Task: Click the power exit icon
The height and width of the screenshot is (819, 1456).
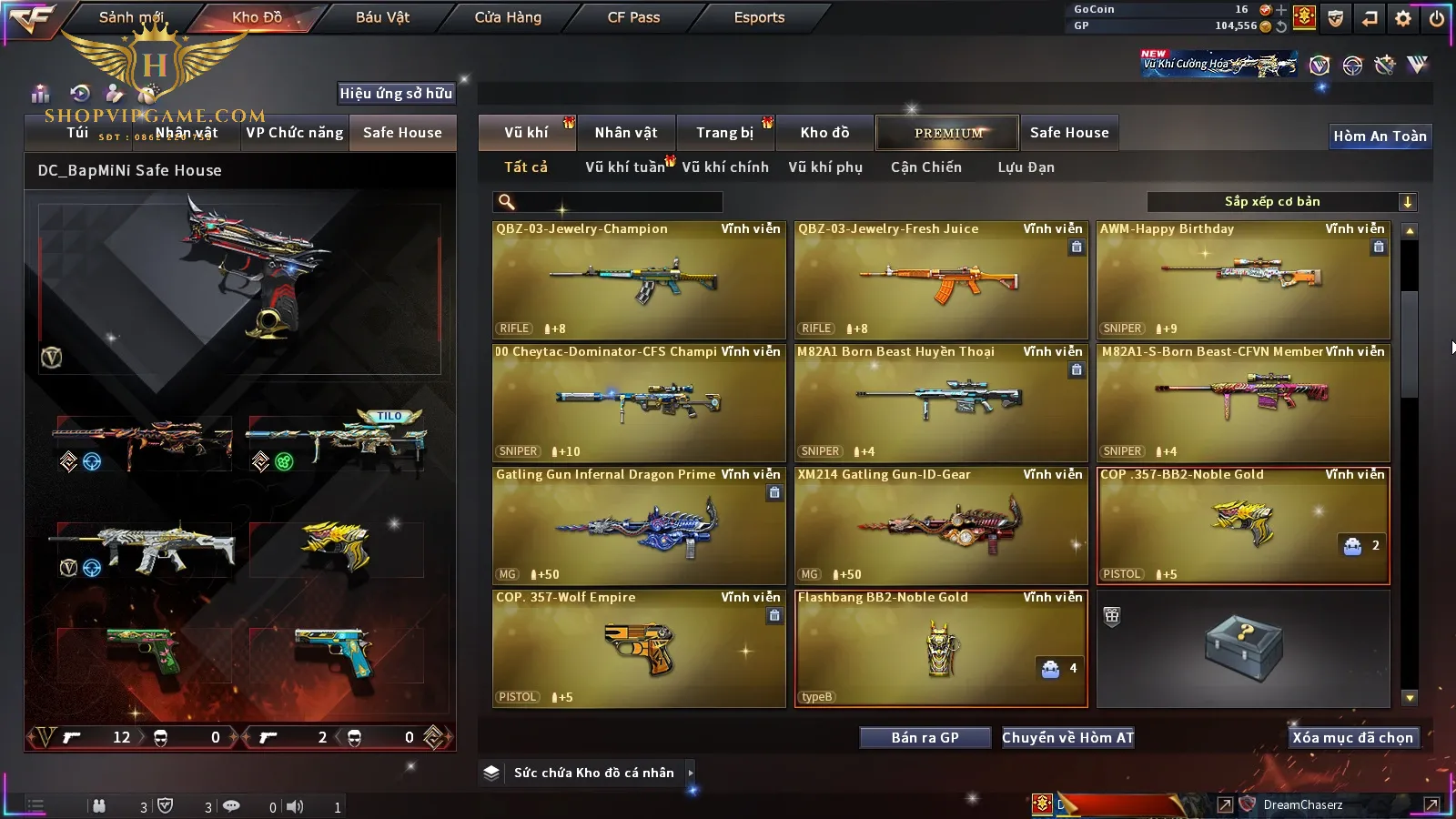Action: tap(1437, 18)
